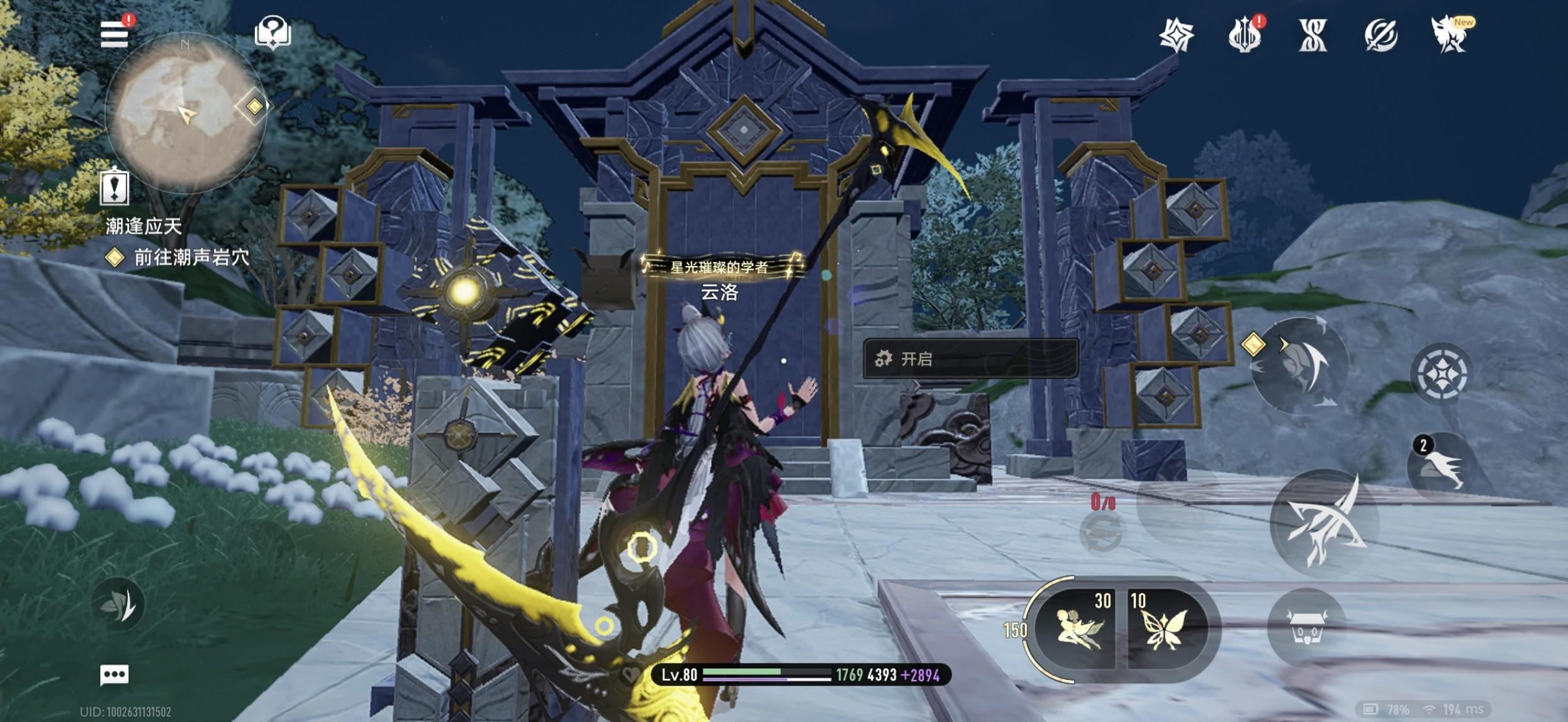Viewport: 1568px width, 722px height.
Task: Tap the 开启 interaction prompt
Action: pos(970,359)
